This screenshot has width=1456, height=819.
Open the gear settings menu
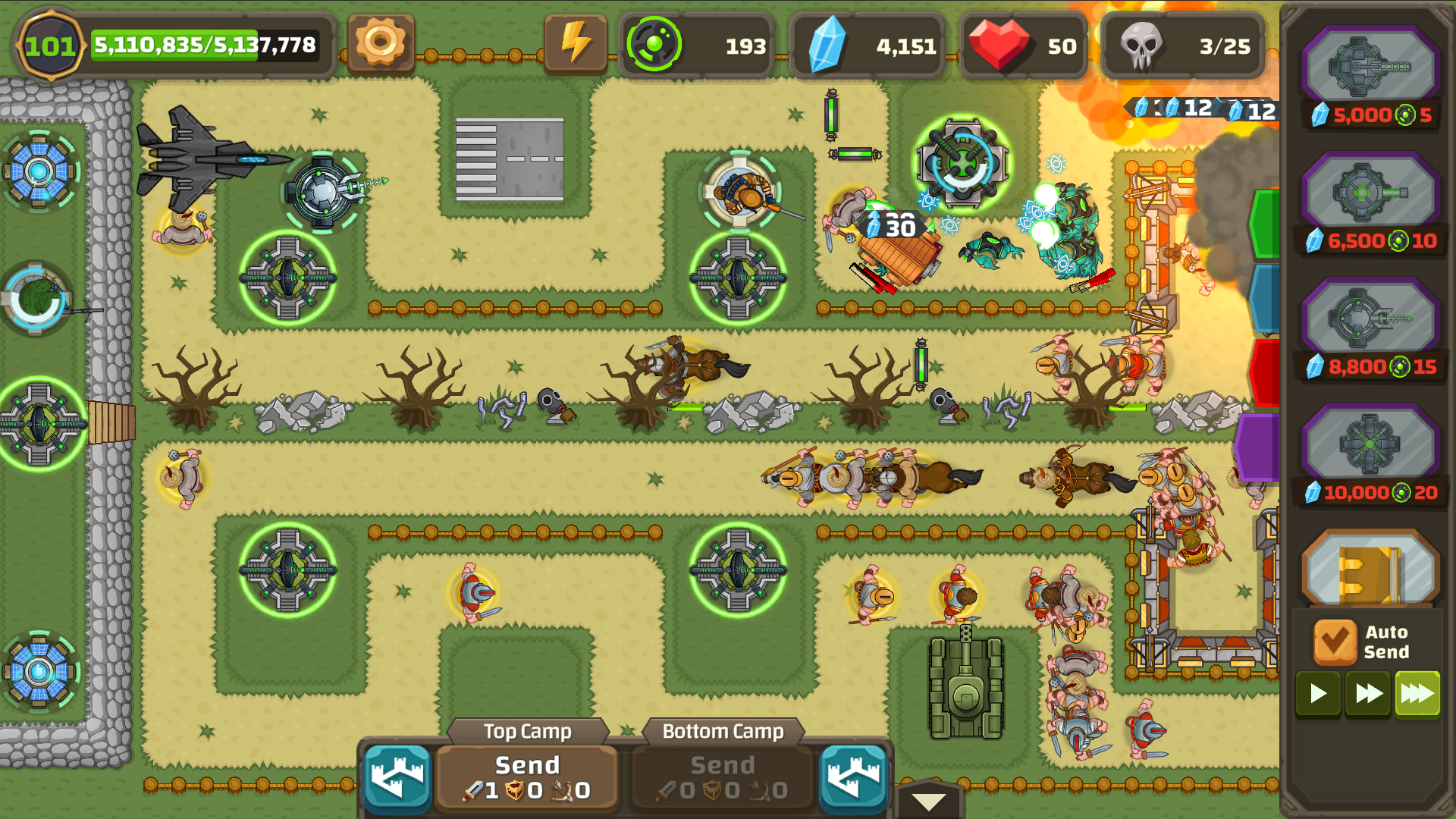pyautogui.click(x=381, y=43)
